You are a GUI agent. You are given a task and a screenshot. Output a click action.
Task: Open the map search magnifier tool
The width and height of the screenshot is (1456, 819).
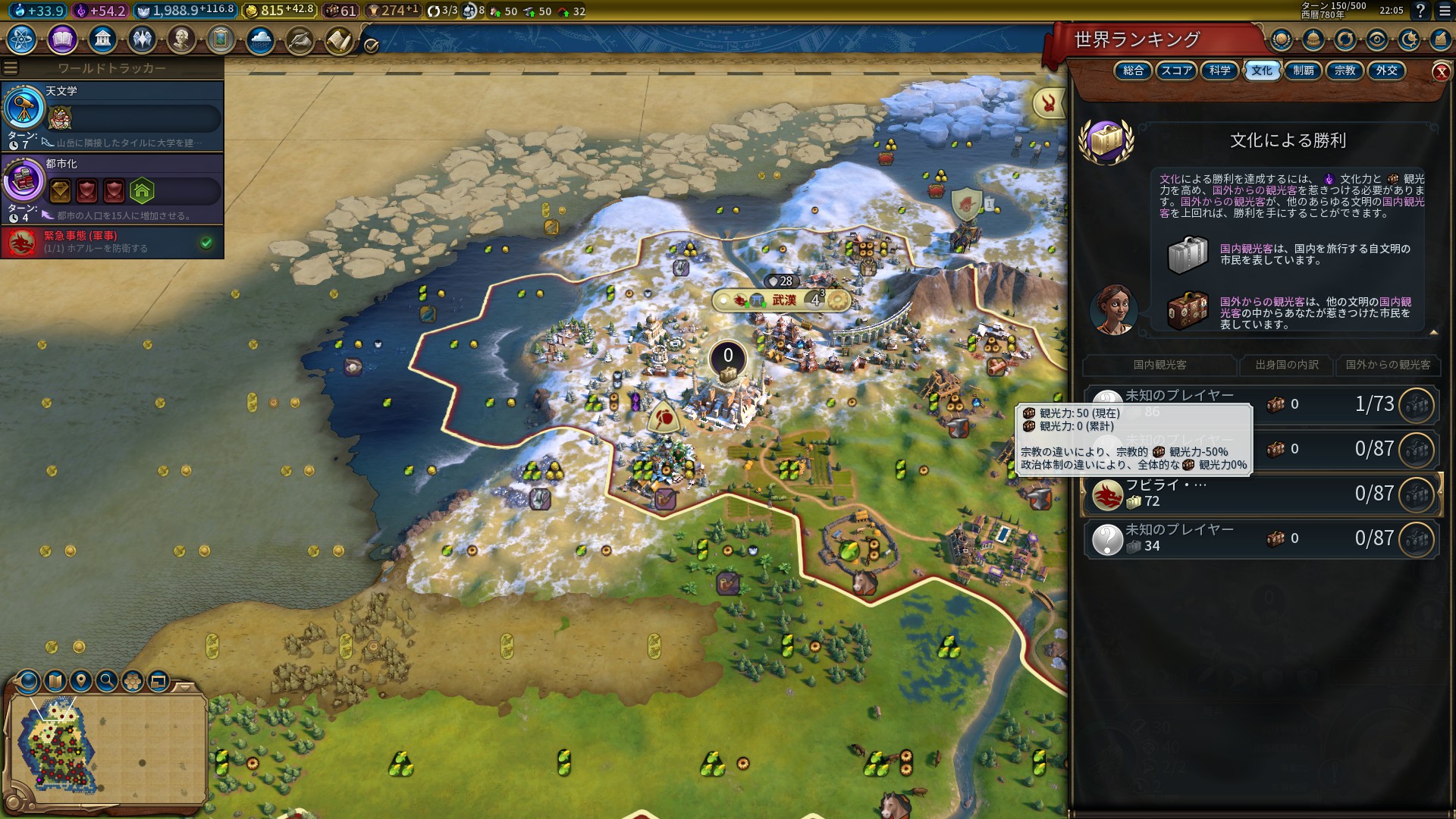pos(107,681)
